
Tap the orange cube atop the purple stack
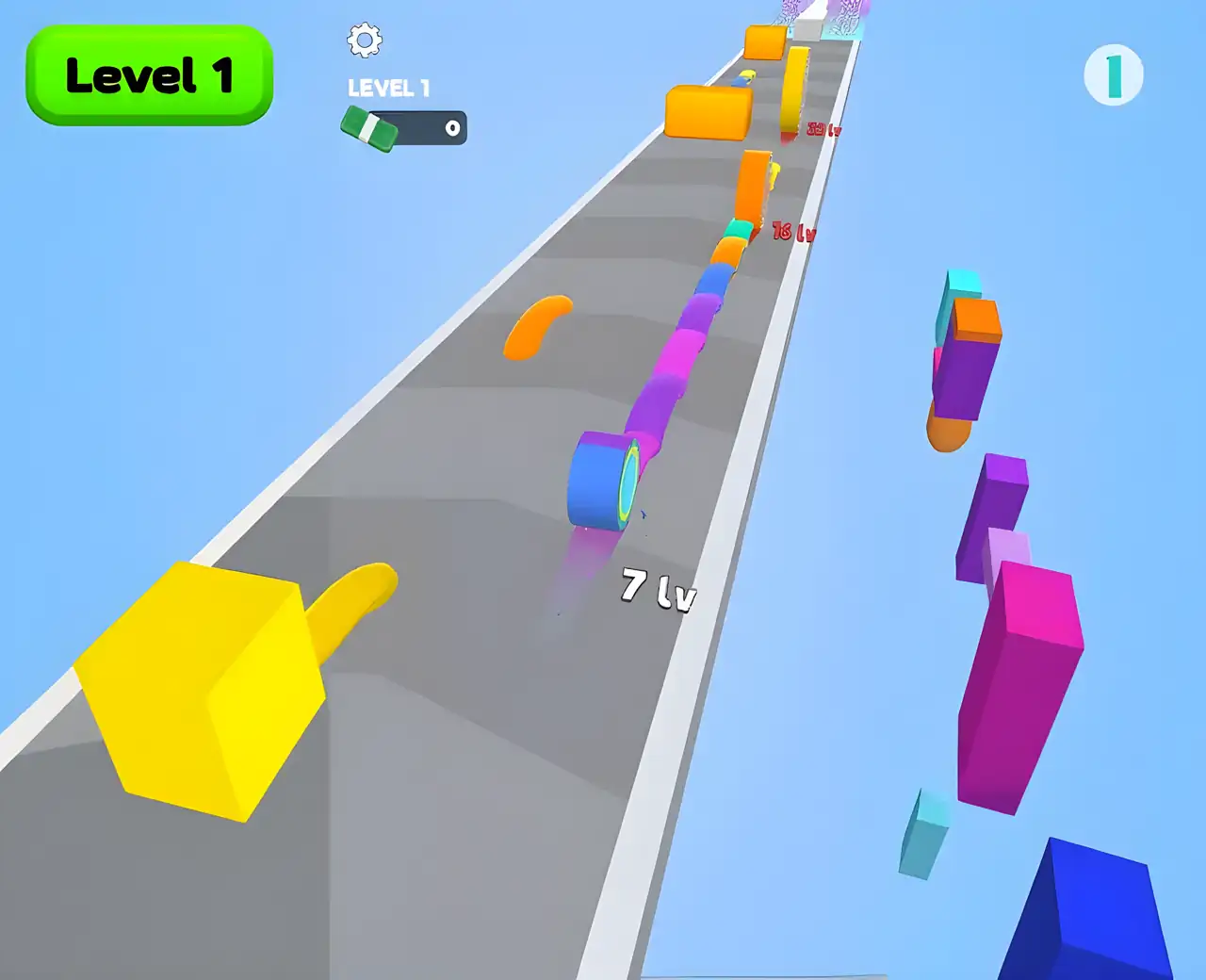pyautogui.click(x=975, y=320)
